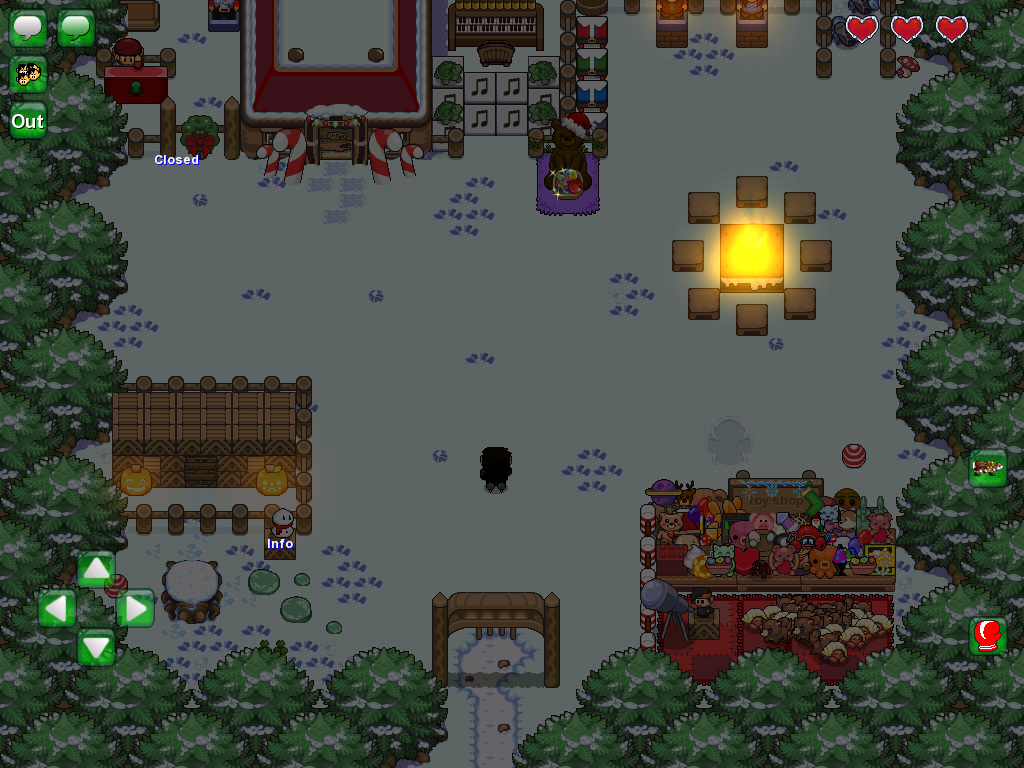
Task: Show the player list faces icon
Action: point(28,74)
